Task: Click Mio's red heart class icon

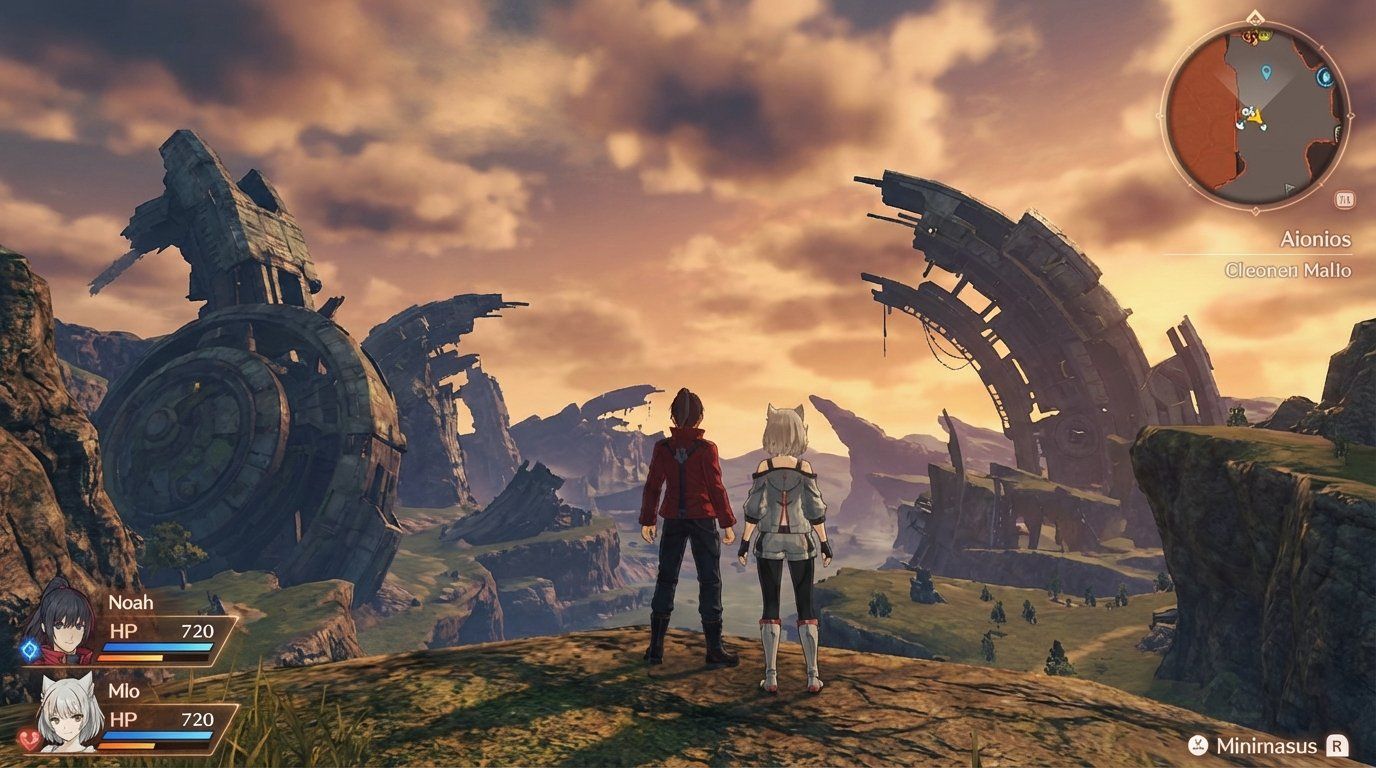Action: point(31,739)
